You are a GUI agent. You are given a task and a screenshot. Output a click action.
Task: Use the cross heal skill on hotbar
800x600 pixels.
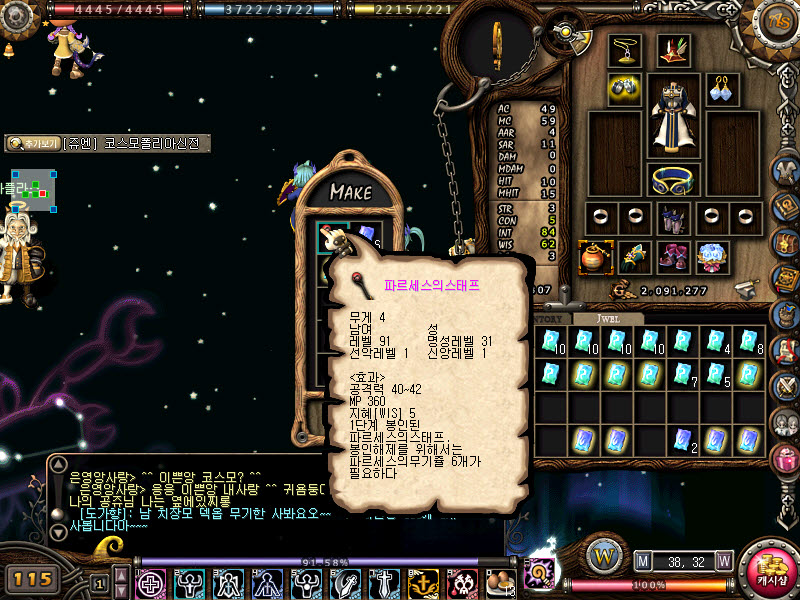click(x=151, y=583)
